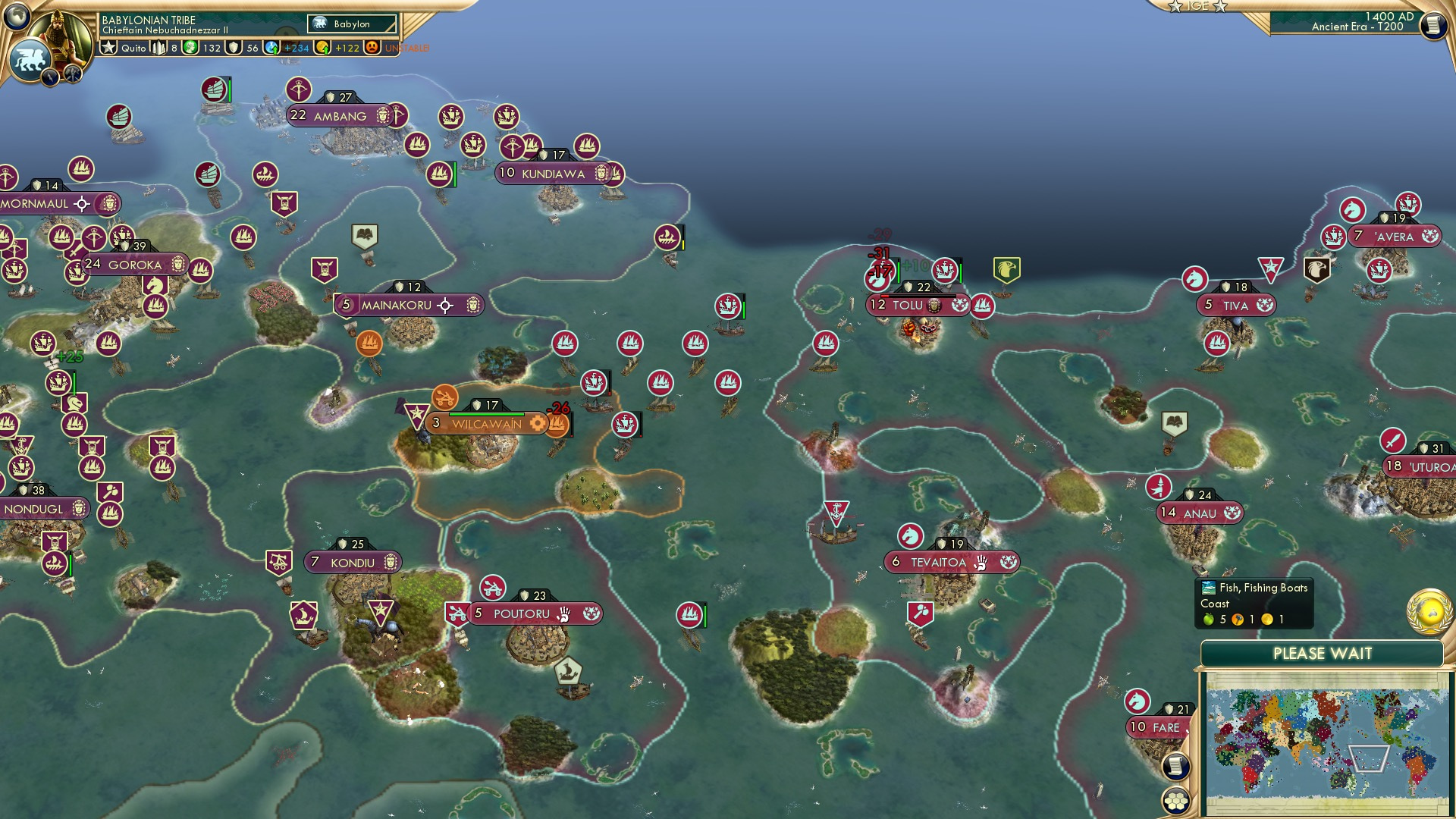This screenshot has width=1456, height=819.
Task: Select the Quito capital star icon
Action: pyautogui.click(x=108, y=47)
